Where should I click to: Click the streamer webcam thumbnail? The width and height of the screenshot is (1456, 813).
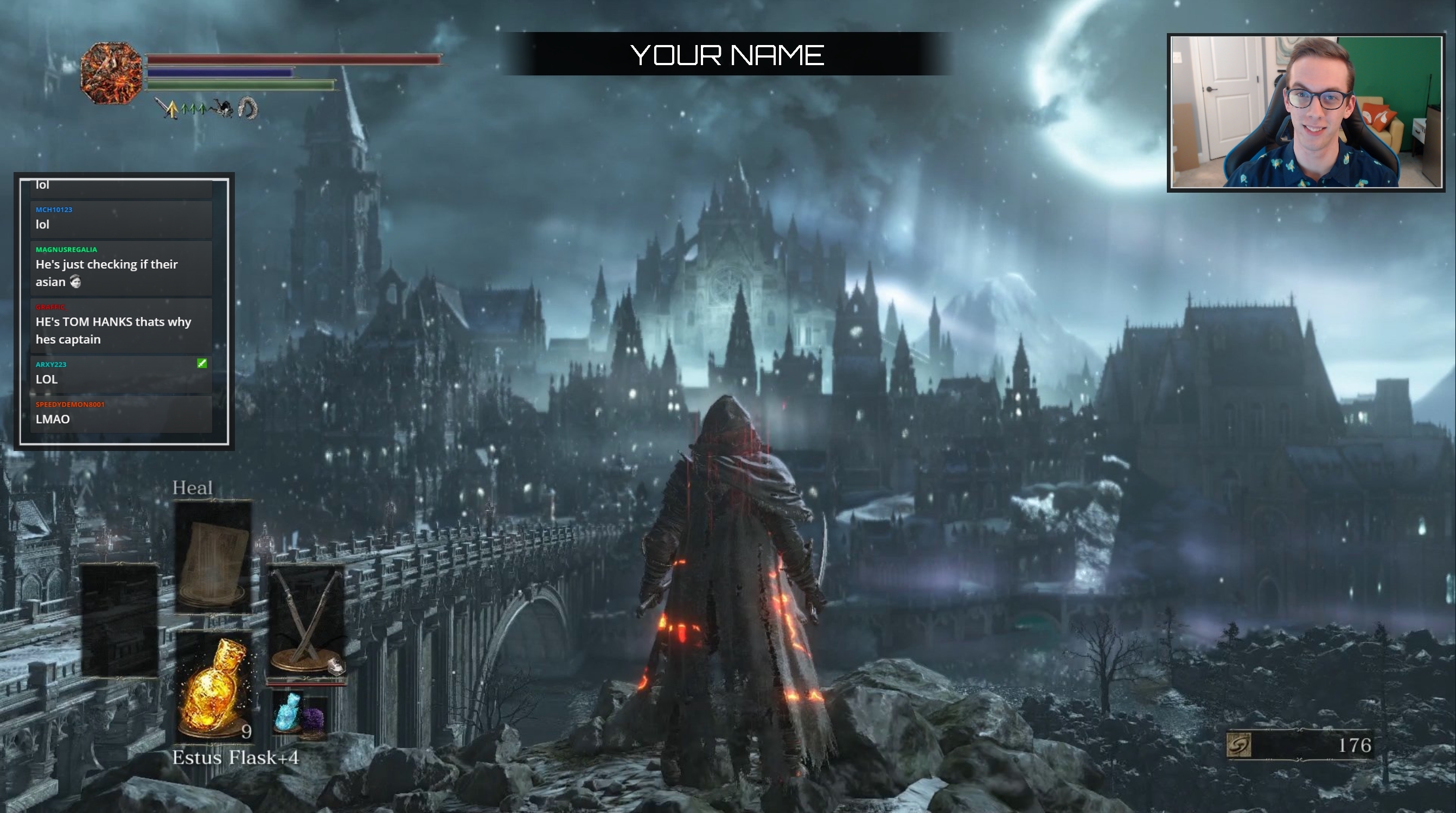pos(1306,112)
